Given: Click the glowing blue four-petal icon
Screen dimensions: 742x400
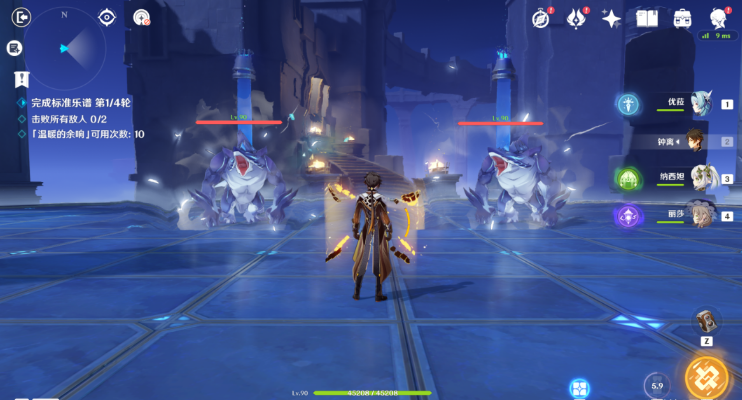Looking at the screenshot, I should coord(578,388).
